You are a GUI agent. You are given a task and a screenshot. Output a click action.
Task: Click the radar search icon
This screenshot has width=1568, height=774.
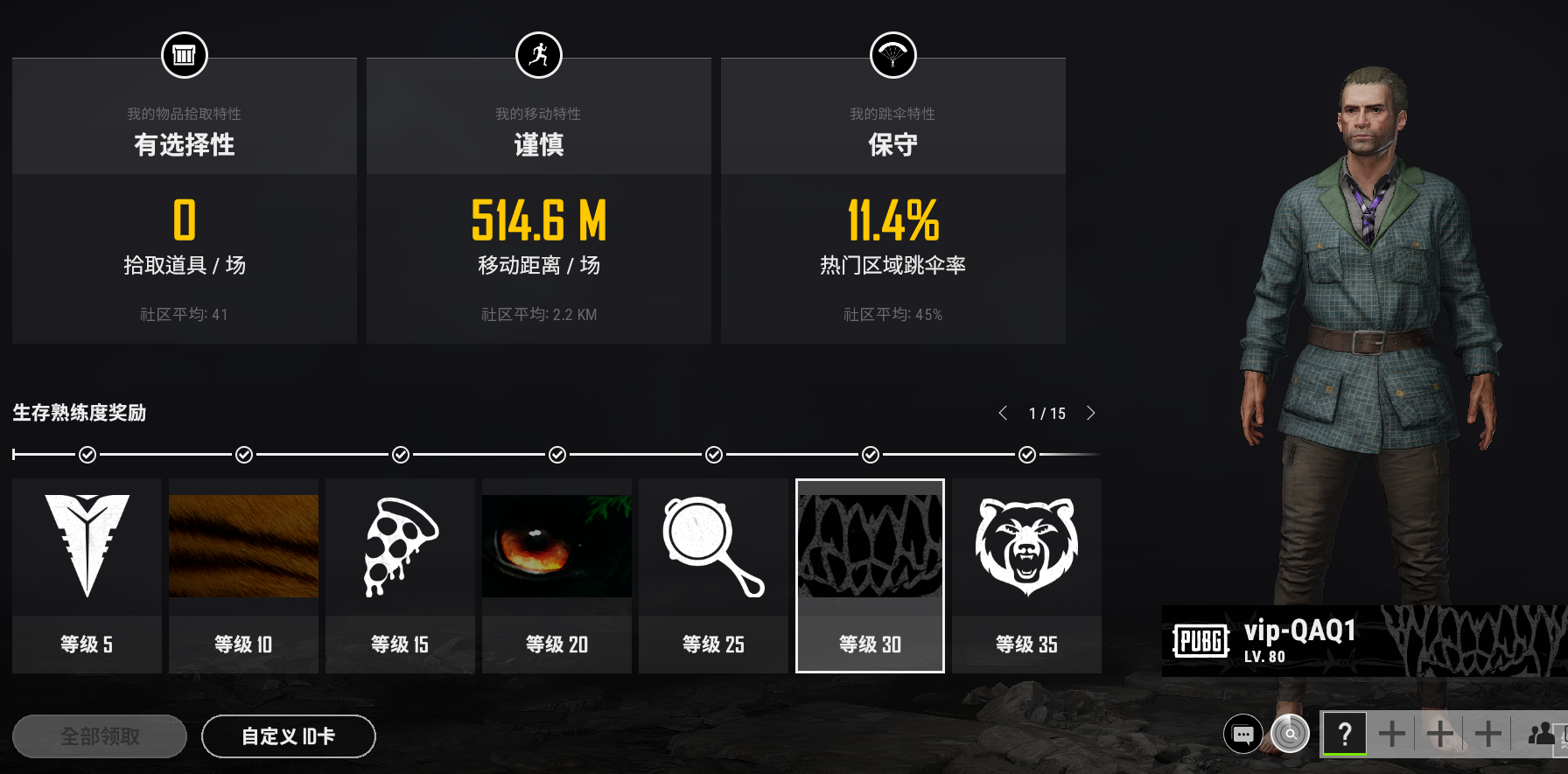[x=1290, y=735]
